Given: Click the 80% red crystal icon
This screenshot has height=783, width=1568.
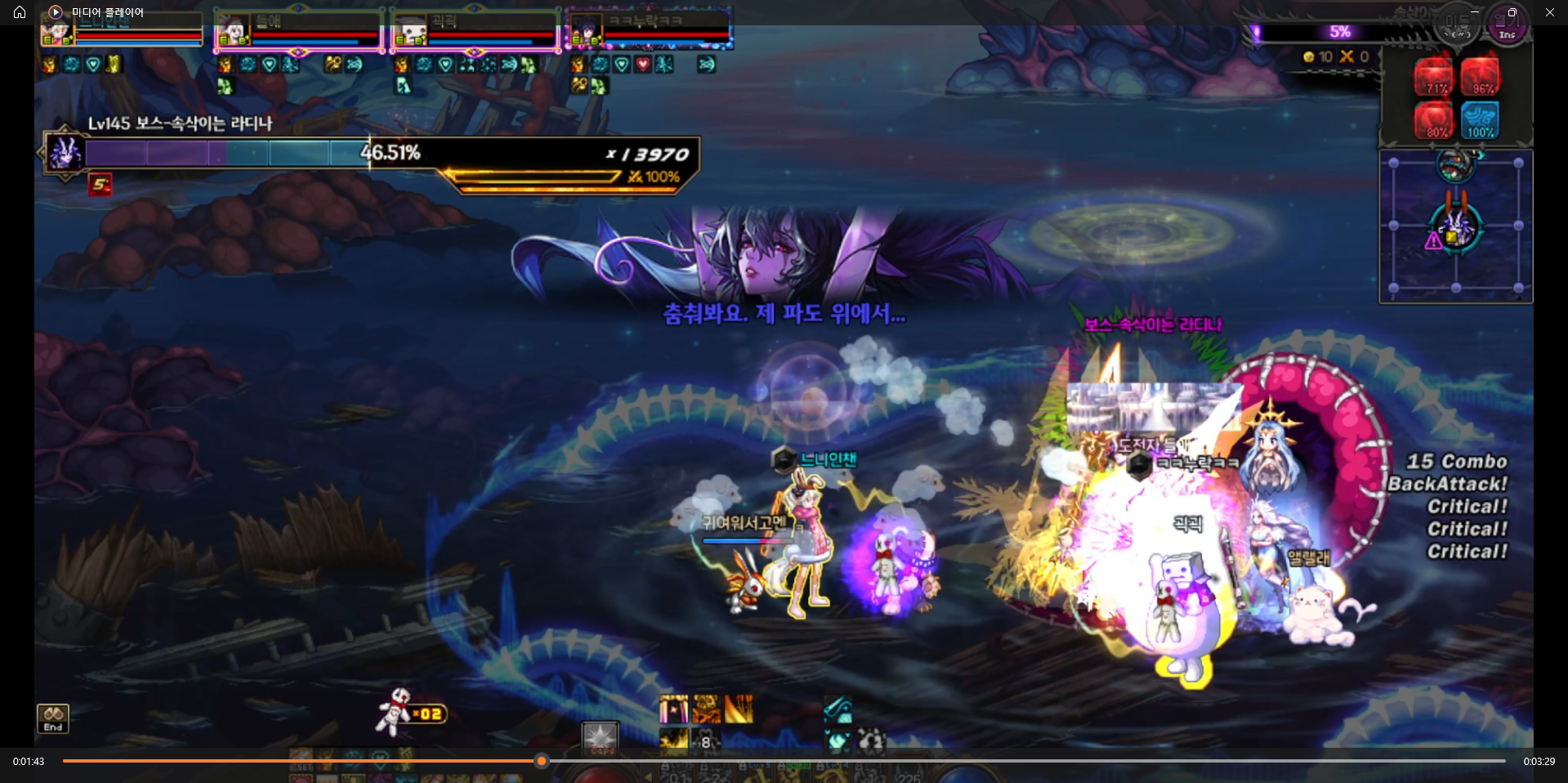Looking at the screenshot, I should click(x=1434, y=121).
